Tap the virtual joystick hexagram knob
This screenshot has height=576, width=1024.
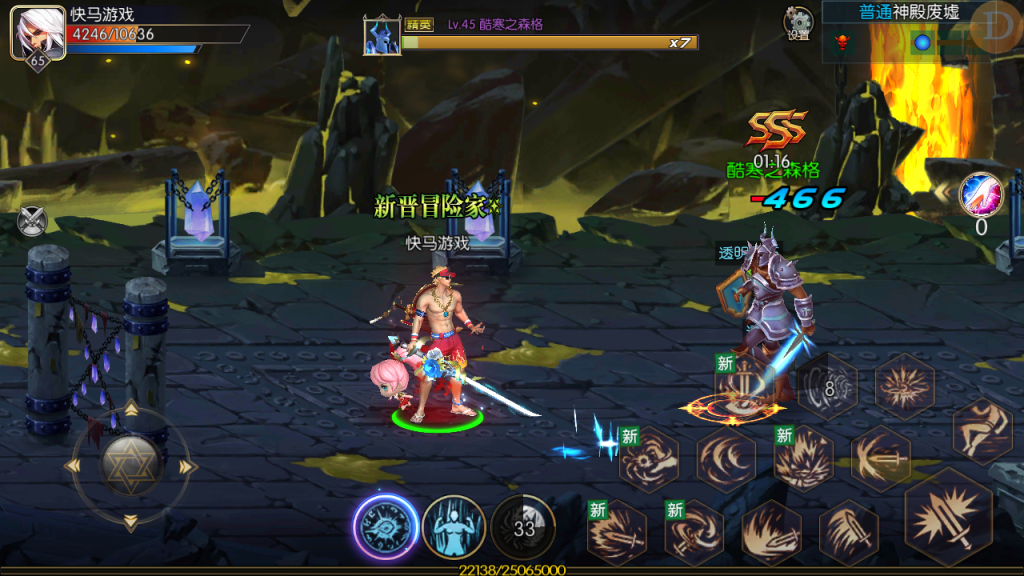[131, 465]
